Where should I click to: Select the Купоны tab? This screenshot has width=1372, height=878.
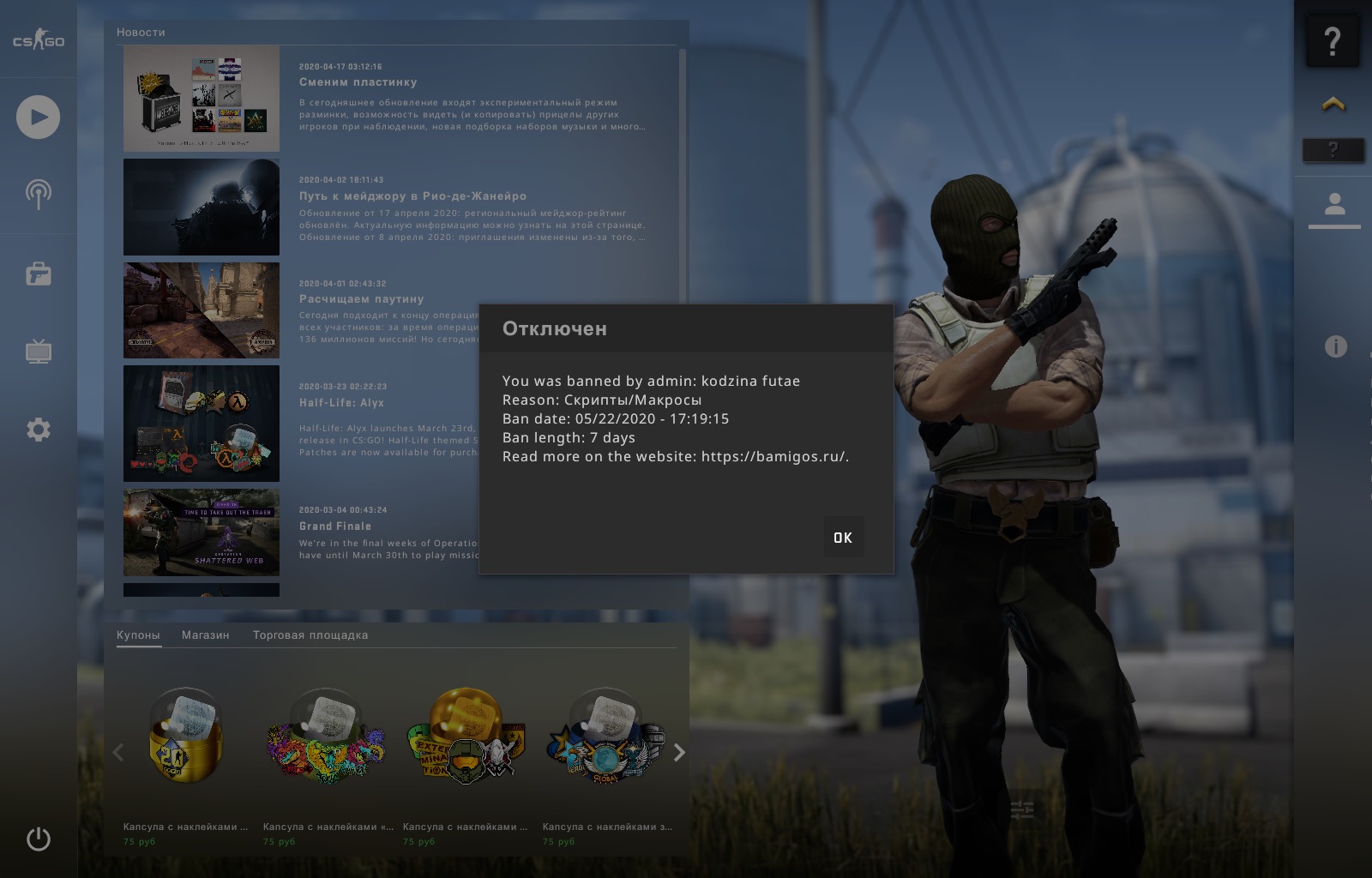[x=138, y=635]
